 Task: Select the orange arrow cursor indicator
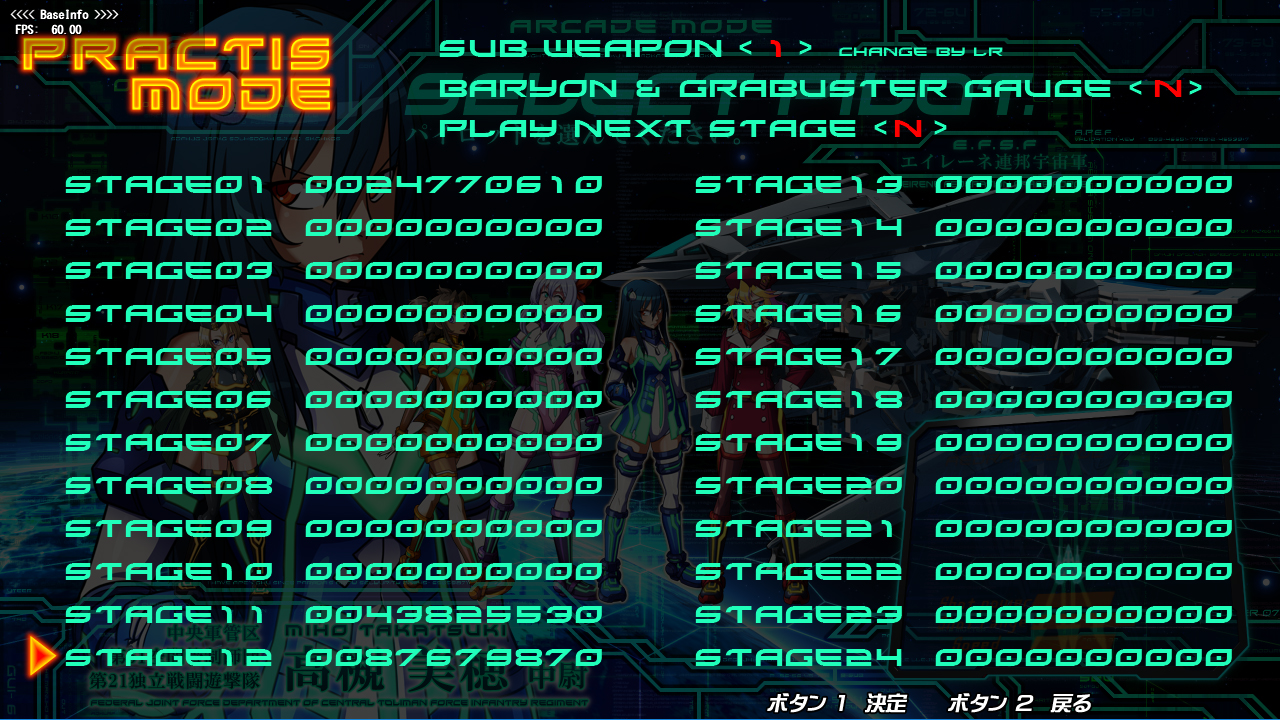(40, 658)
